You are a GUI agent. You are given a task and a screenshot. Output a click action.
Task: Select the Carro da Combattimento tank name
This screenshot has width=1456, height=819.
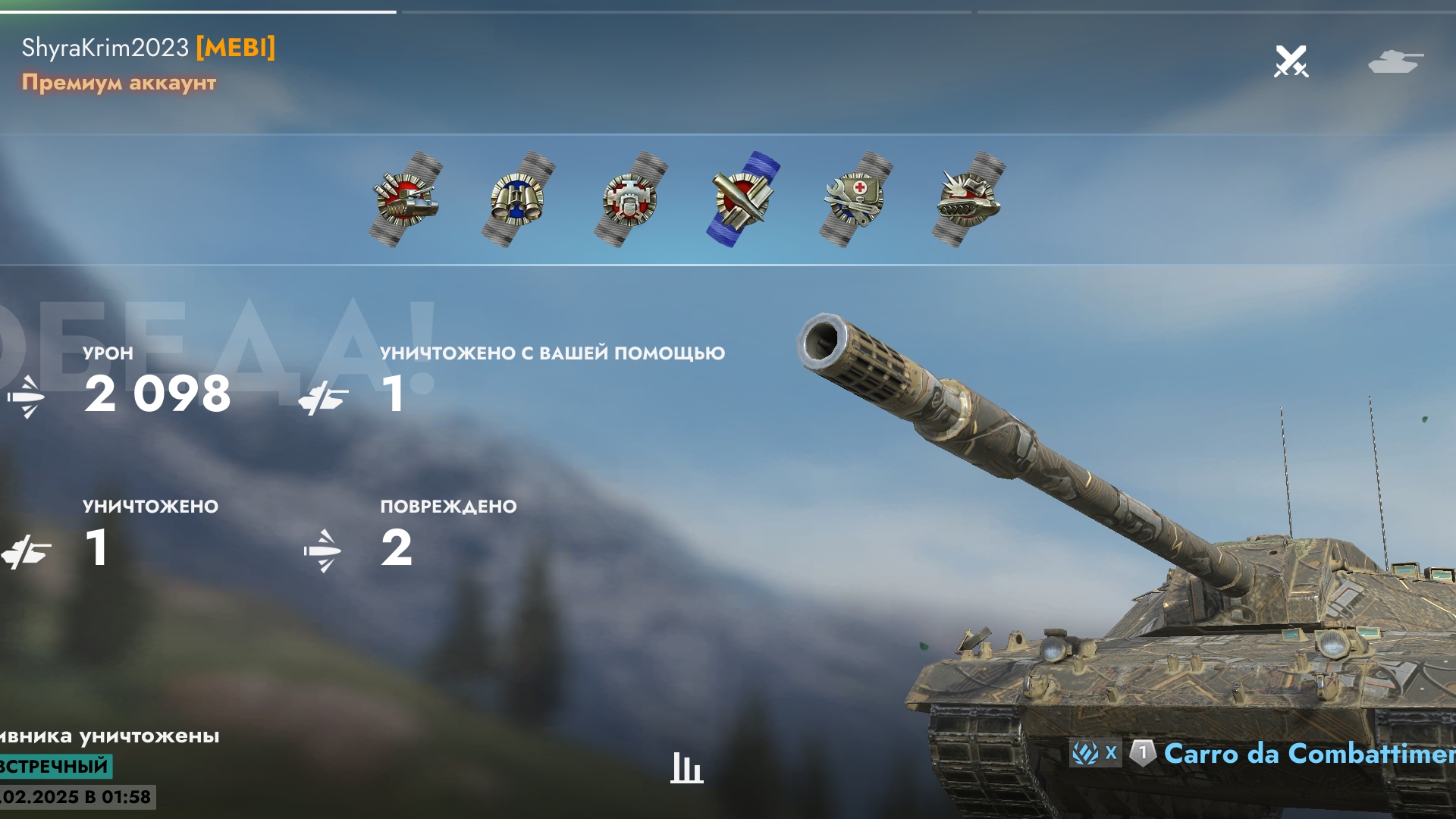click(1308, 754)
